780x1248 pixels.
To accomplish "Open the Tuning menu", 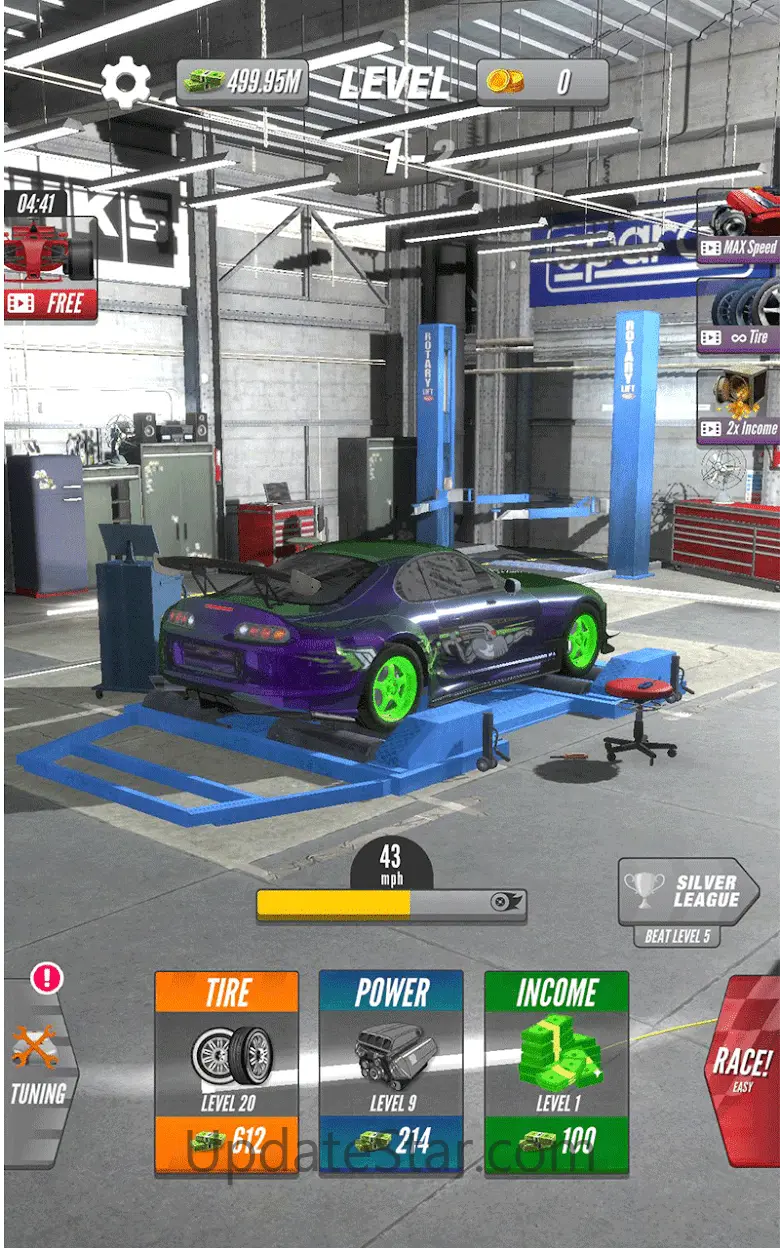I will point(38,1068).
